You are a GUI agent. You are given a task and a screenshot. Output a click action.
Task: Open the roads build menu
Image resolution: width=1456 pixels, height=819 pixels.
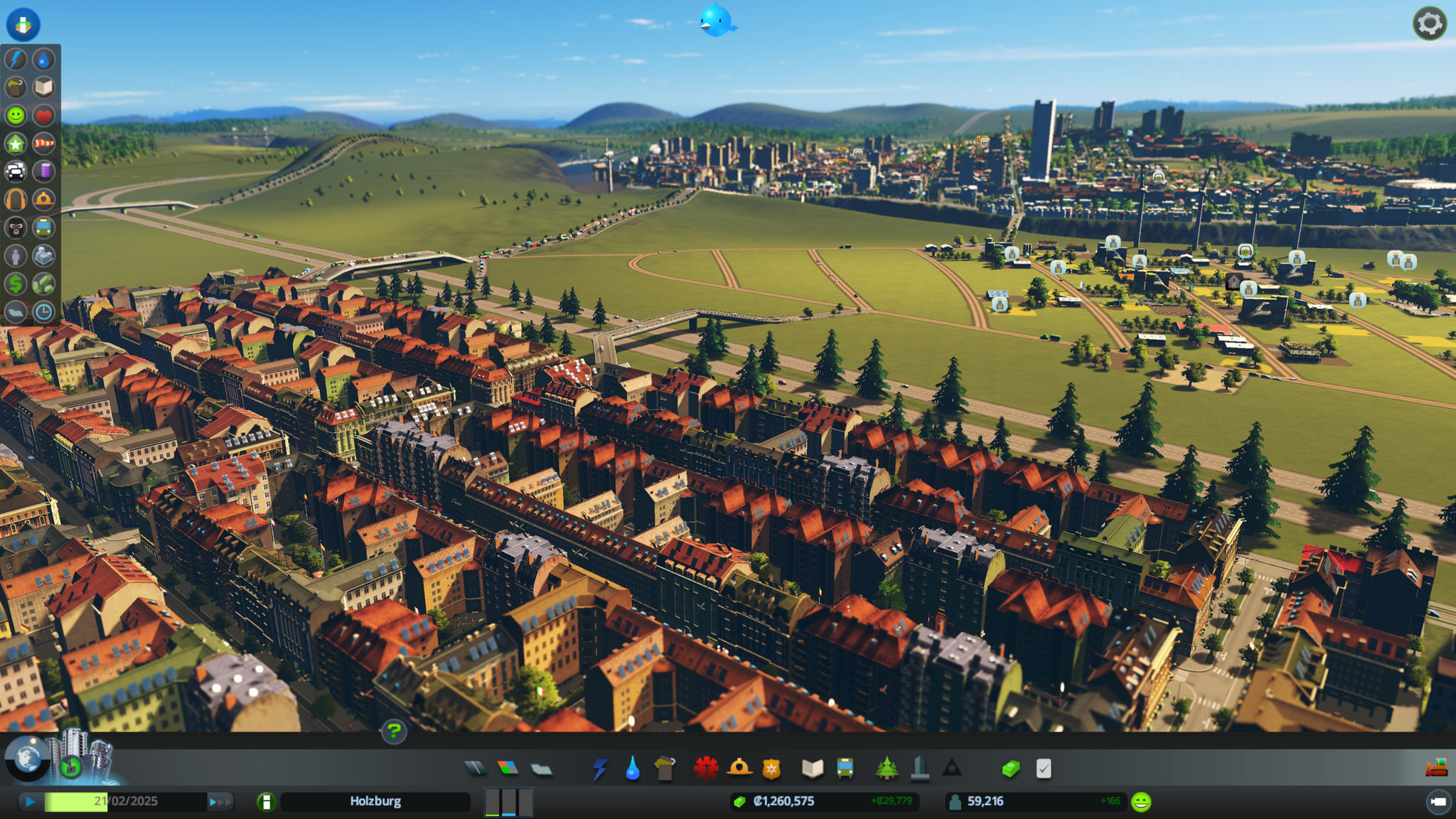pyautogui.click(x=476, y=768)
